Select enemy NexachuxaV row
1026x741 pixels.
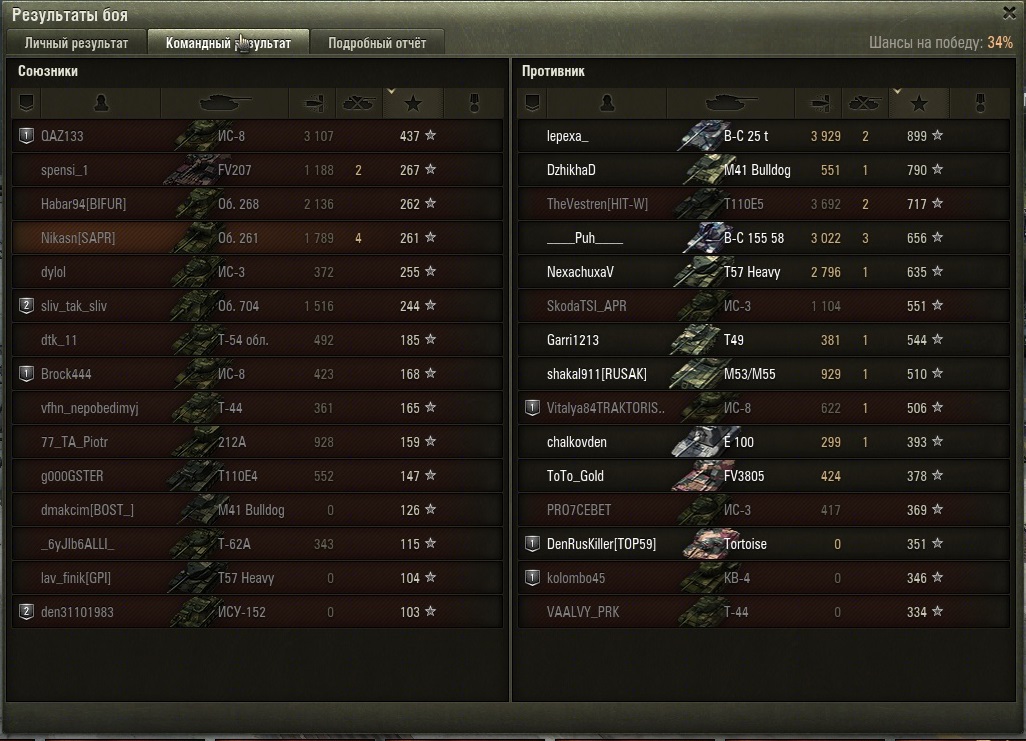point(580,272)
